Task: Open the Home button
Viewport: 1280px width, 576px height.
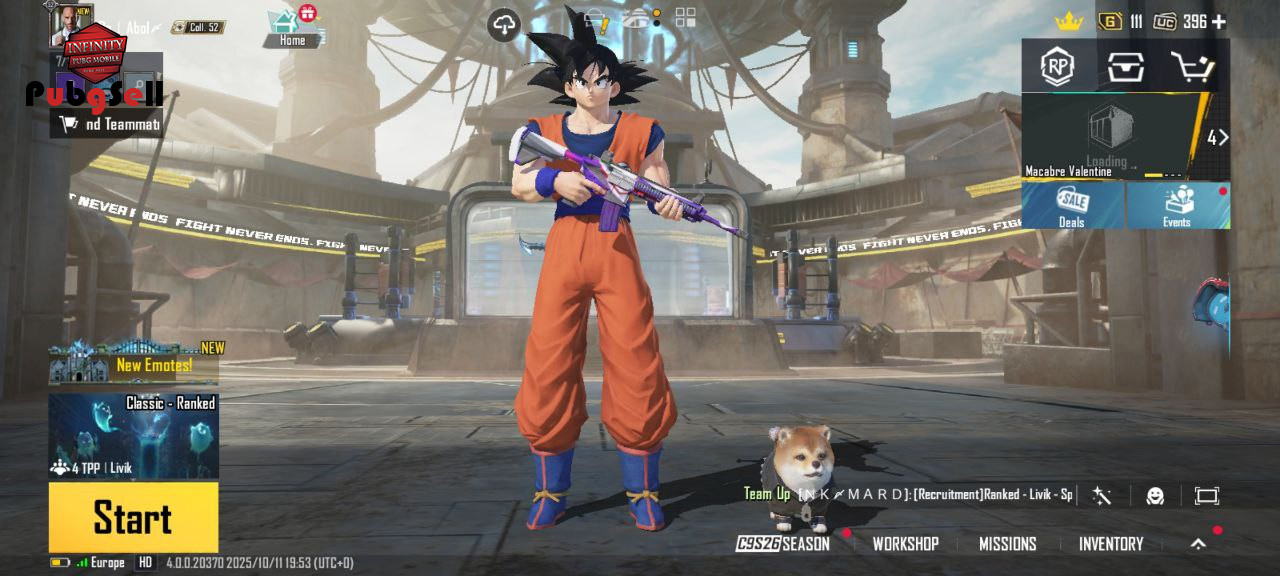Action: [292, 28]
